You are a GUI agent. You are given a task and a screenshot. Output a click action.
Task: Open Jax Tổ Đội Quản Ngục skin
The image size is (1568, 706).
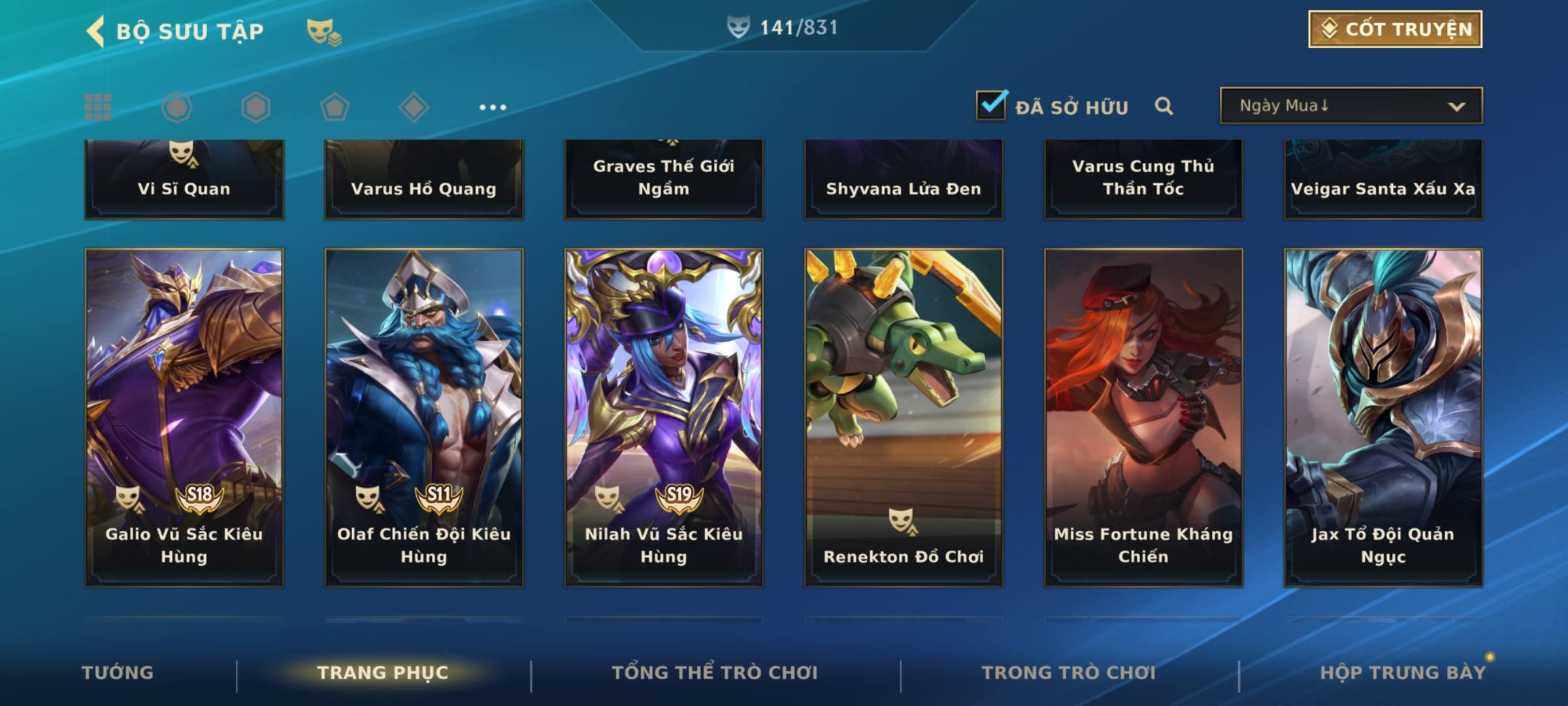(1383, 416)
